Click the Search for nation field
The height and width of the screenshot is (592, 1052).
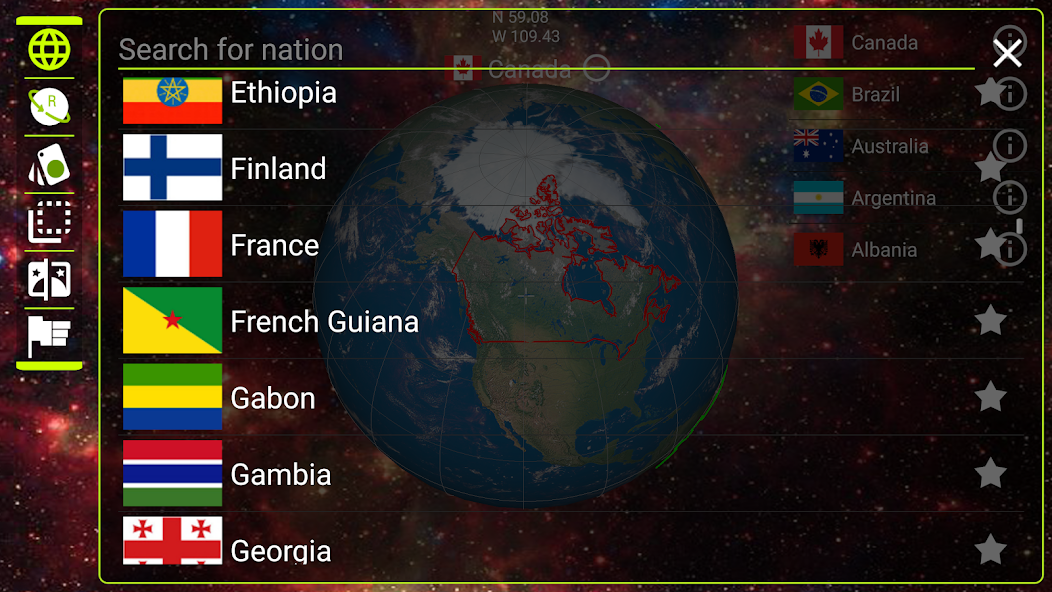[x=540, y=50]
